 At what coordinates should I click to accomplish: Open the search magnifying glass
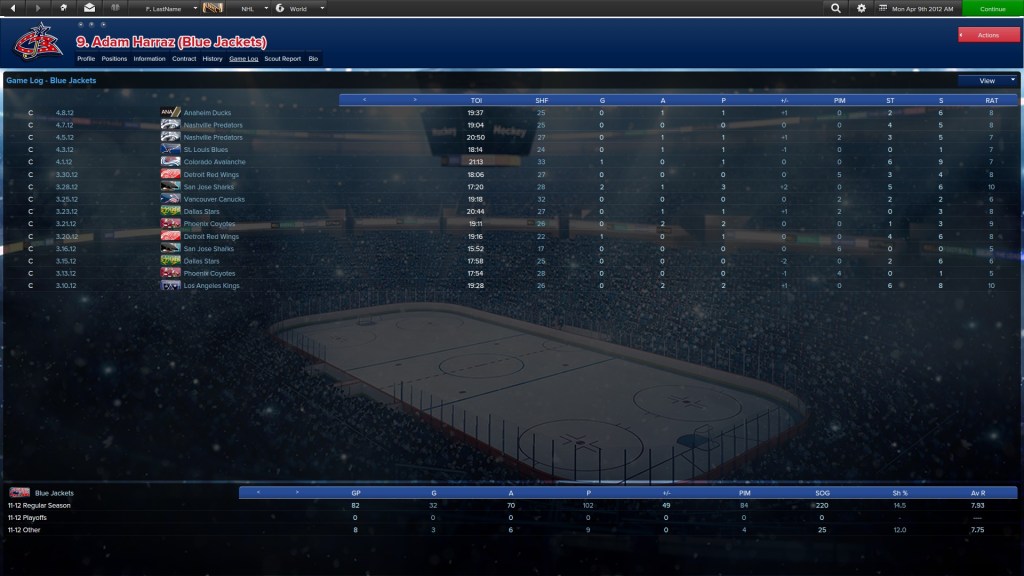click(836, 8)
